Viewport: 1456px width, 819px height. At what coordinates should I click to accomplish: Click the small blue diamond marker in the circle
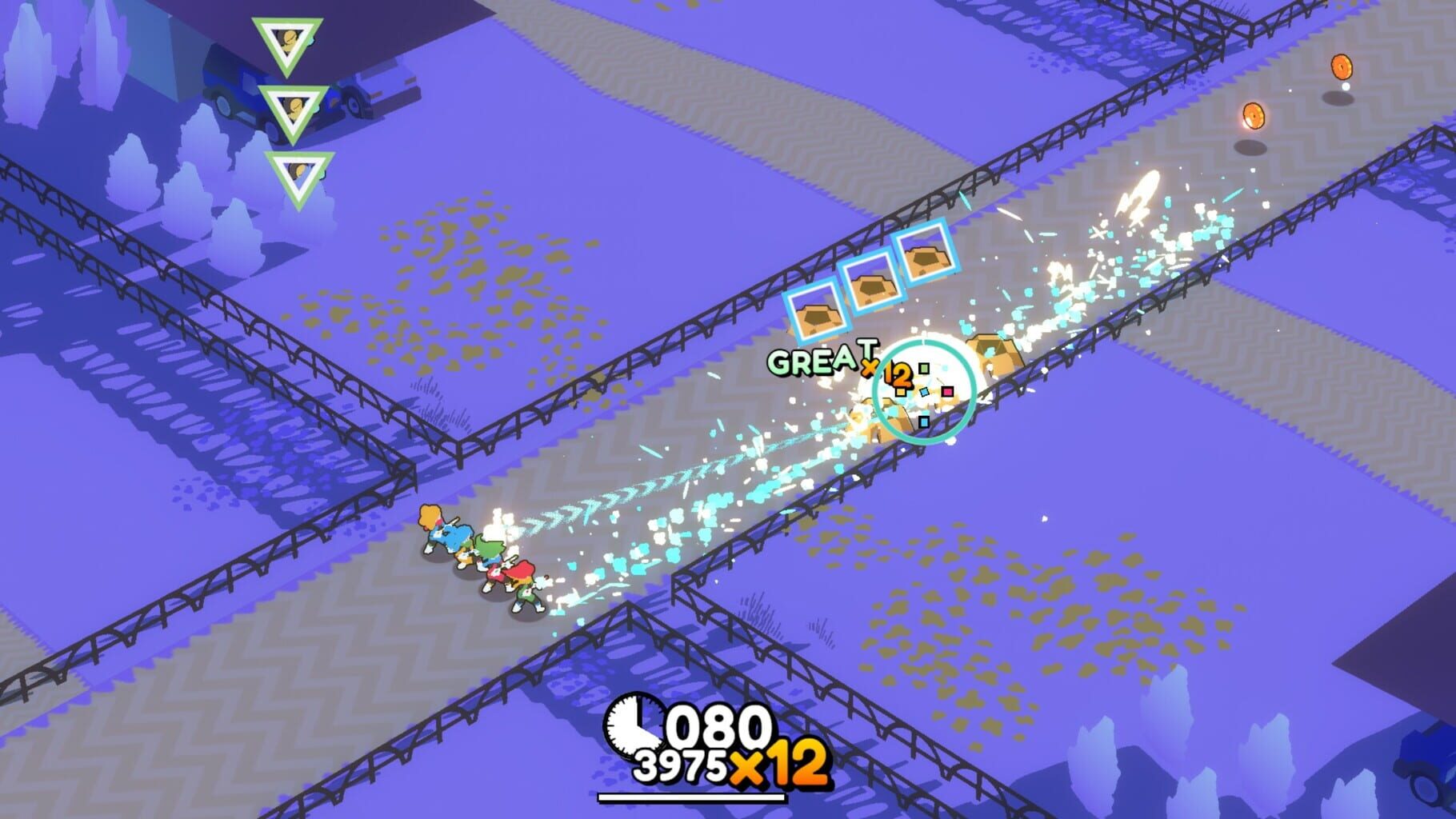point(924,392)
